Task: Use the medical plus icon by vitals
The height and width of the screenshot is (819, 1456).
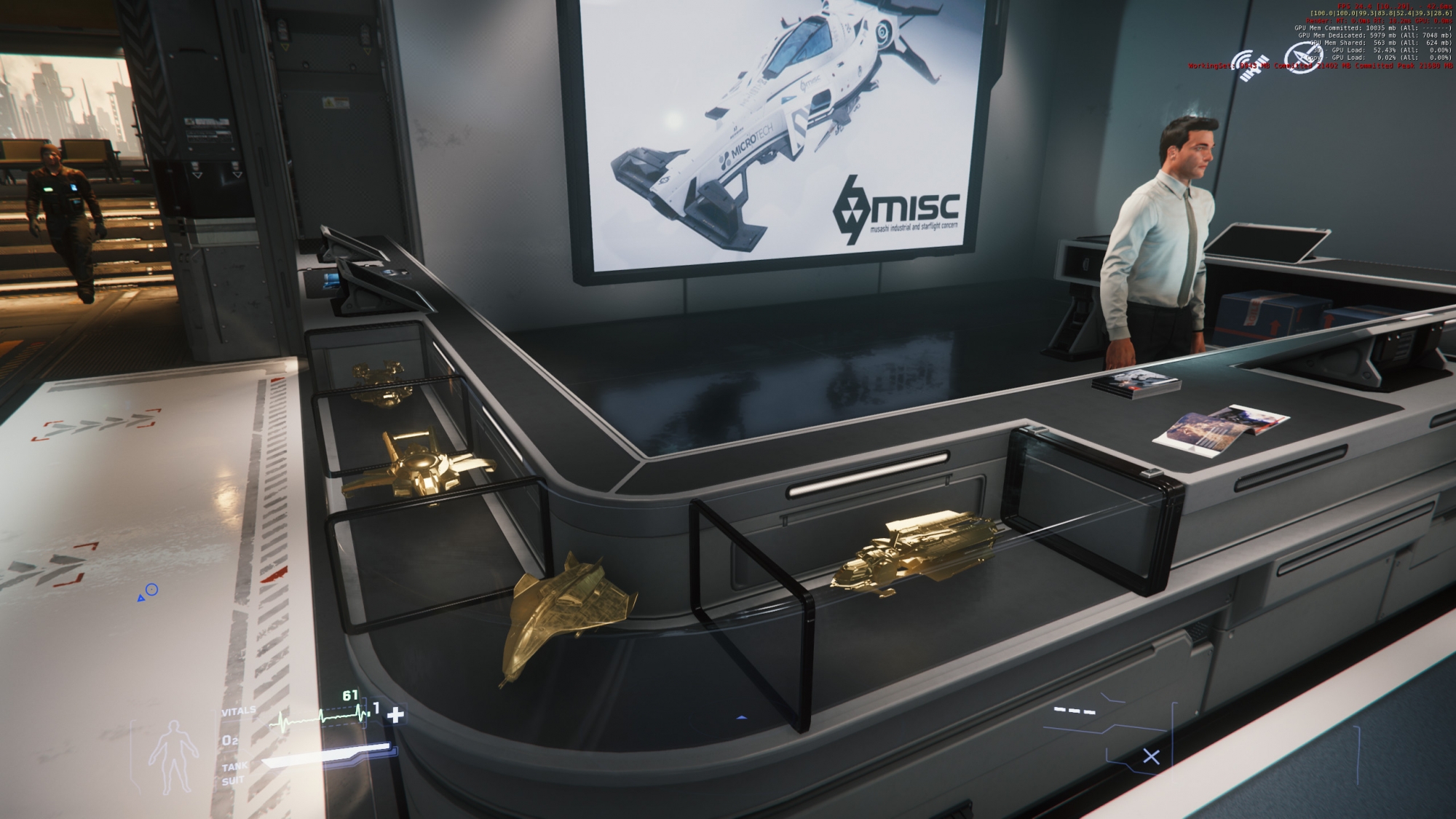Action: (395, 715)
